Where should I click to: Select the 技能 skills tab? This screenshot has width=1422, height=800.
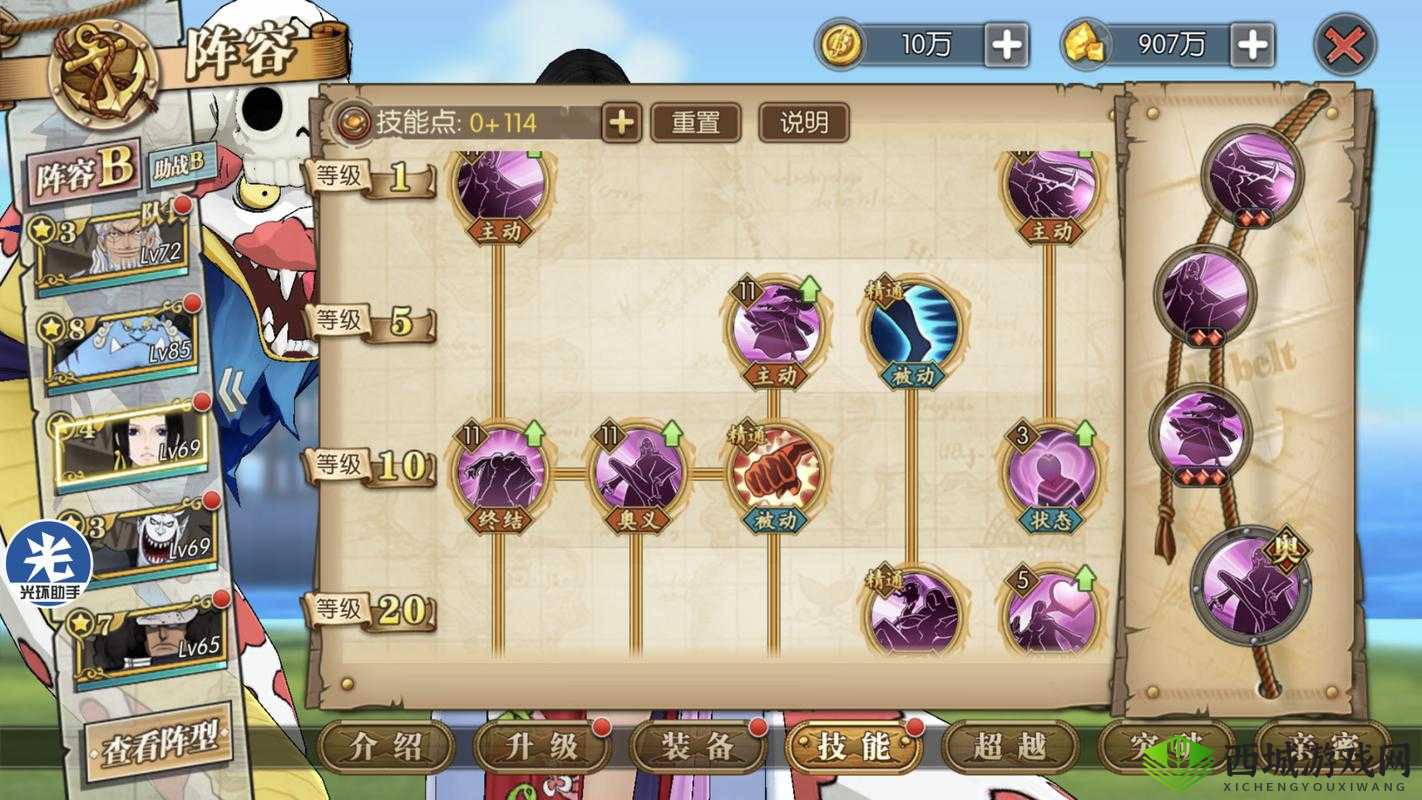pyautogui.click(x=853, y=746)
